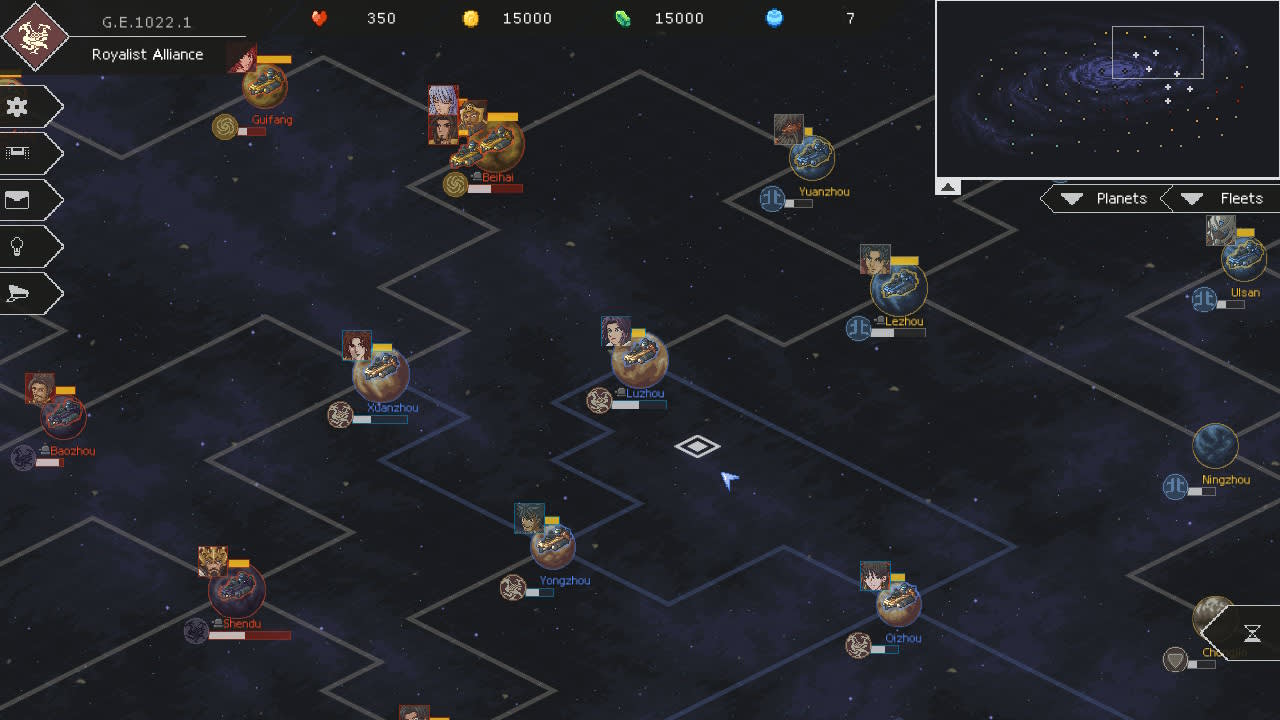
Task: Collapse the minimap with the arrow button
Action: pyautogui.click(x=947, y=186)
